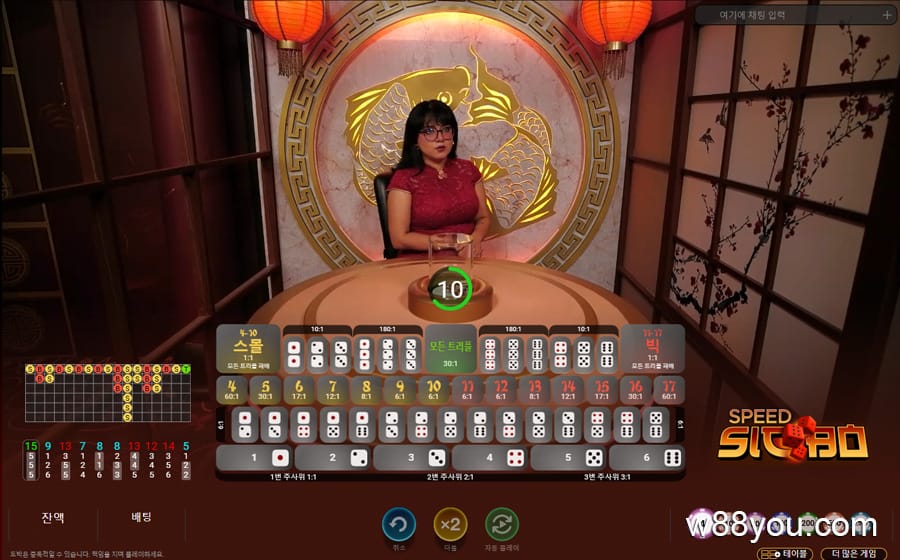Bet on total 7 at 12:1
This screenshot has width=900, height=560.
[333, 390]
